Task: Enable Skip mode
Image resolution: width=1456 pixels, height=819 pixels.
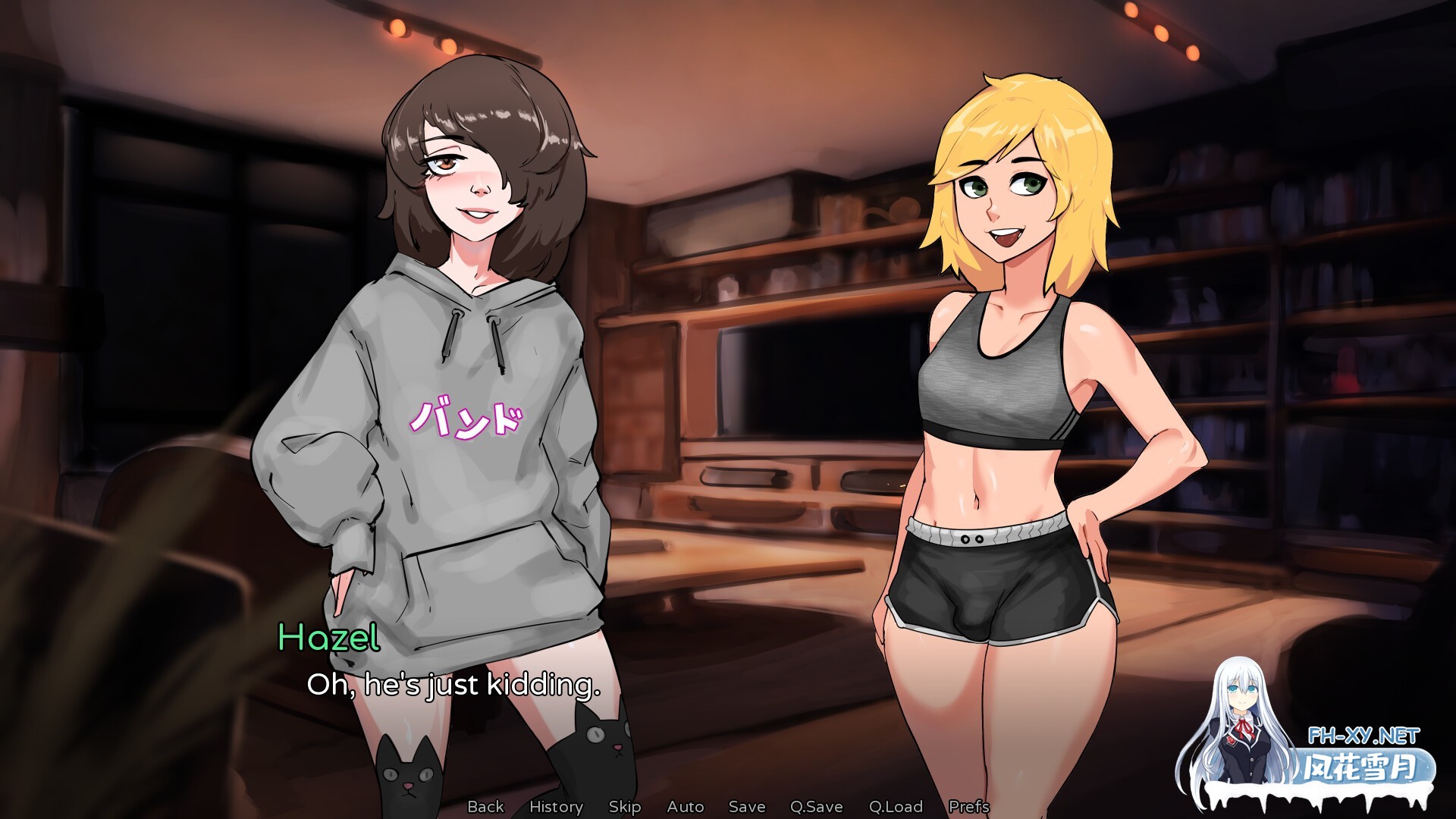Action: (x=626, y=806)
